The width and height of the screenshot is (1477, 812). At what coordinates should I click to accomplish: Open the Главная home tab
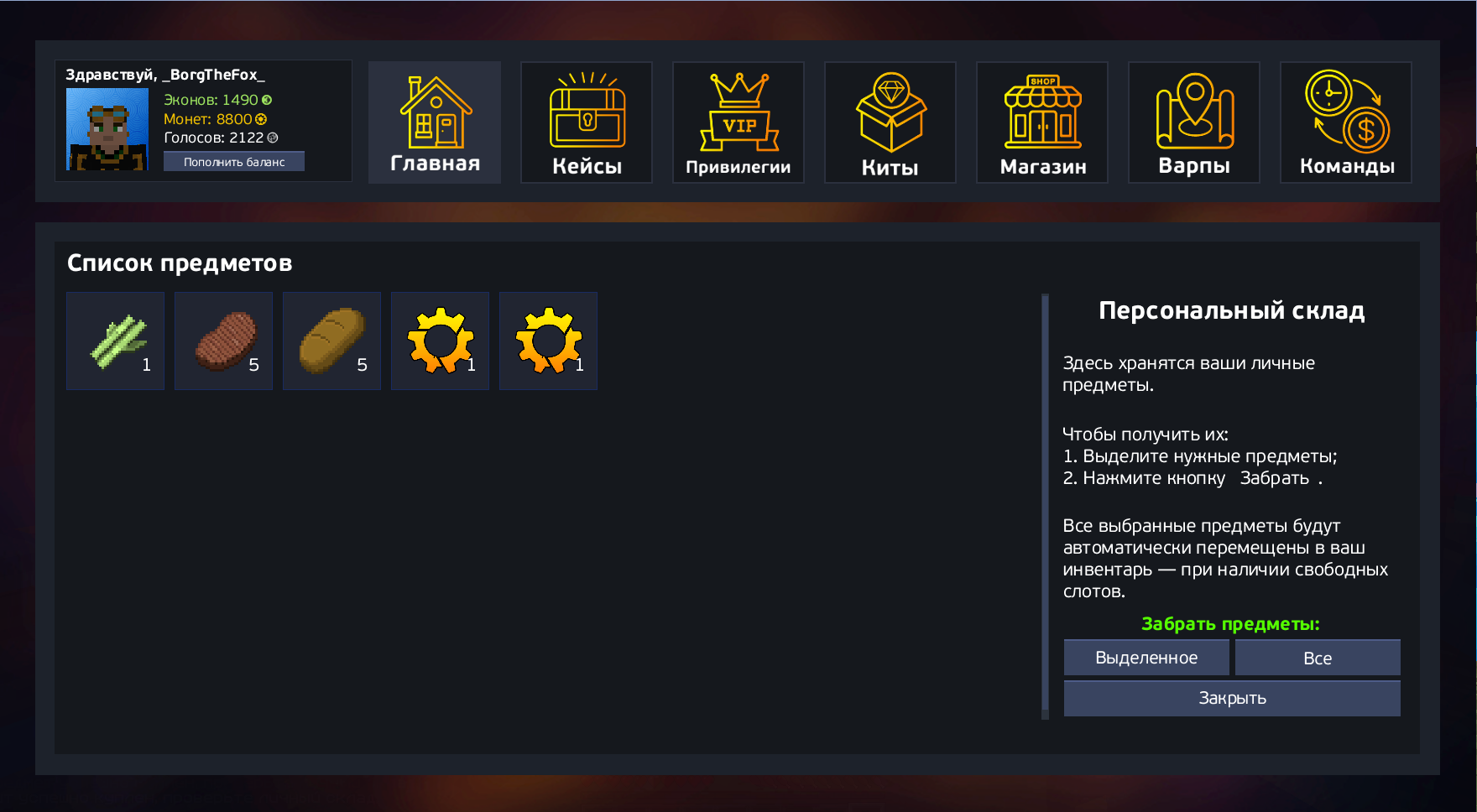coord(435,122)
